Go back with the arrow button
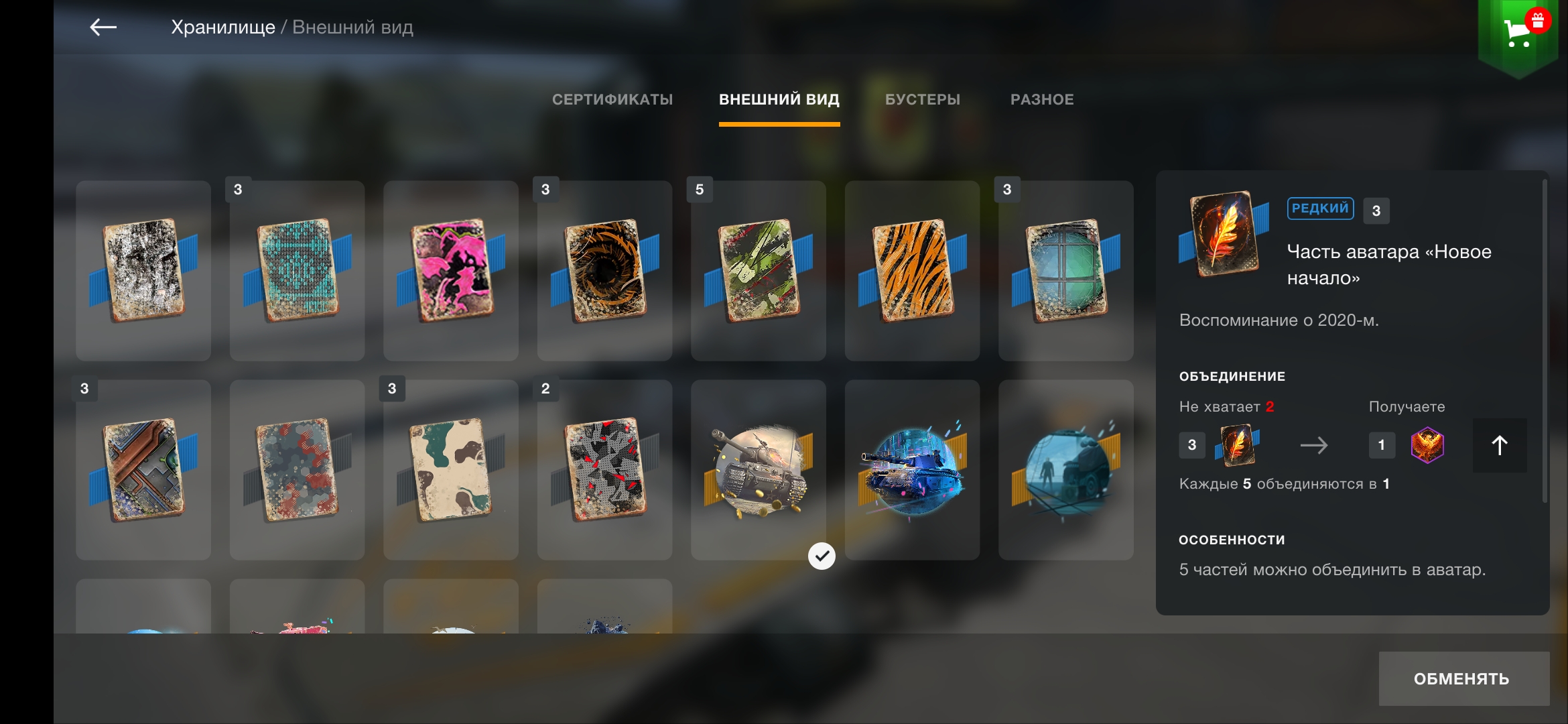 coord(103,27)
